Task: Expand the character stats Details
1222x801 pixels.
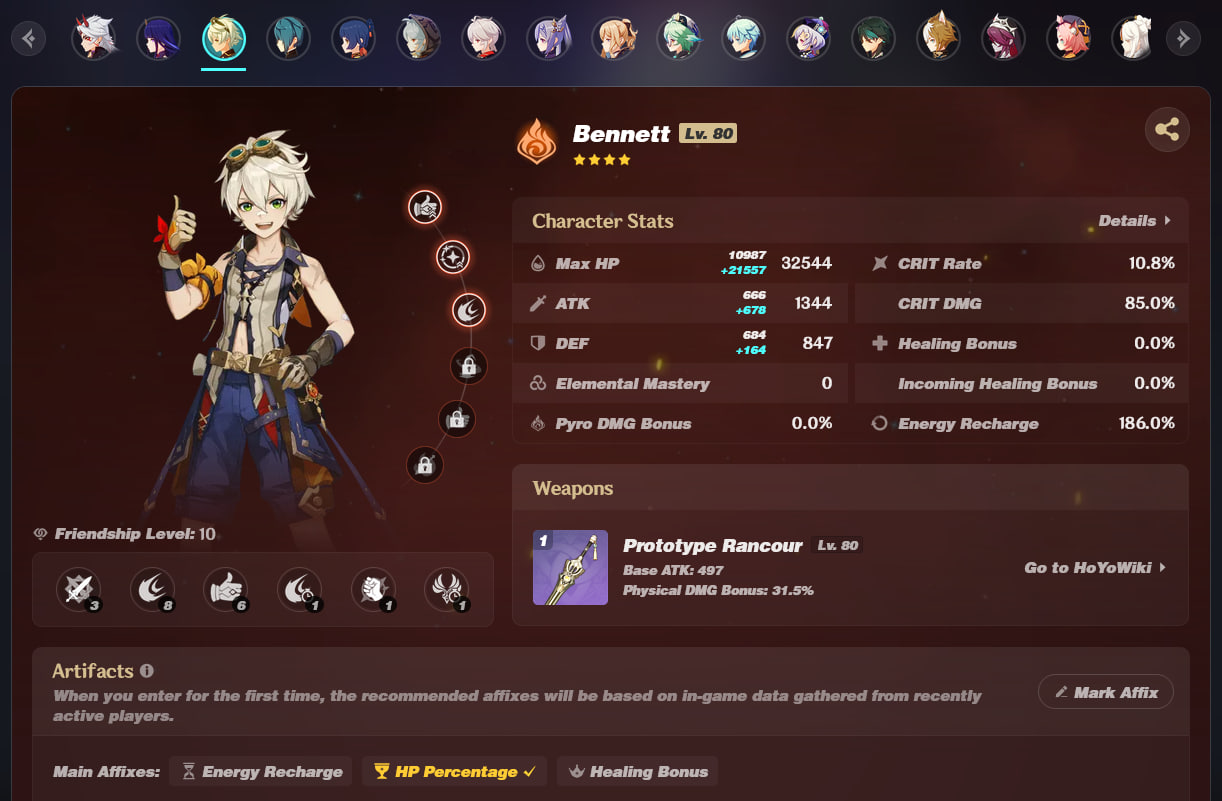Action: 1134,221
